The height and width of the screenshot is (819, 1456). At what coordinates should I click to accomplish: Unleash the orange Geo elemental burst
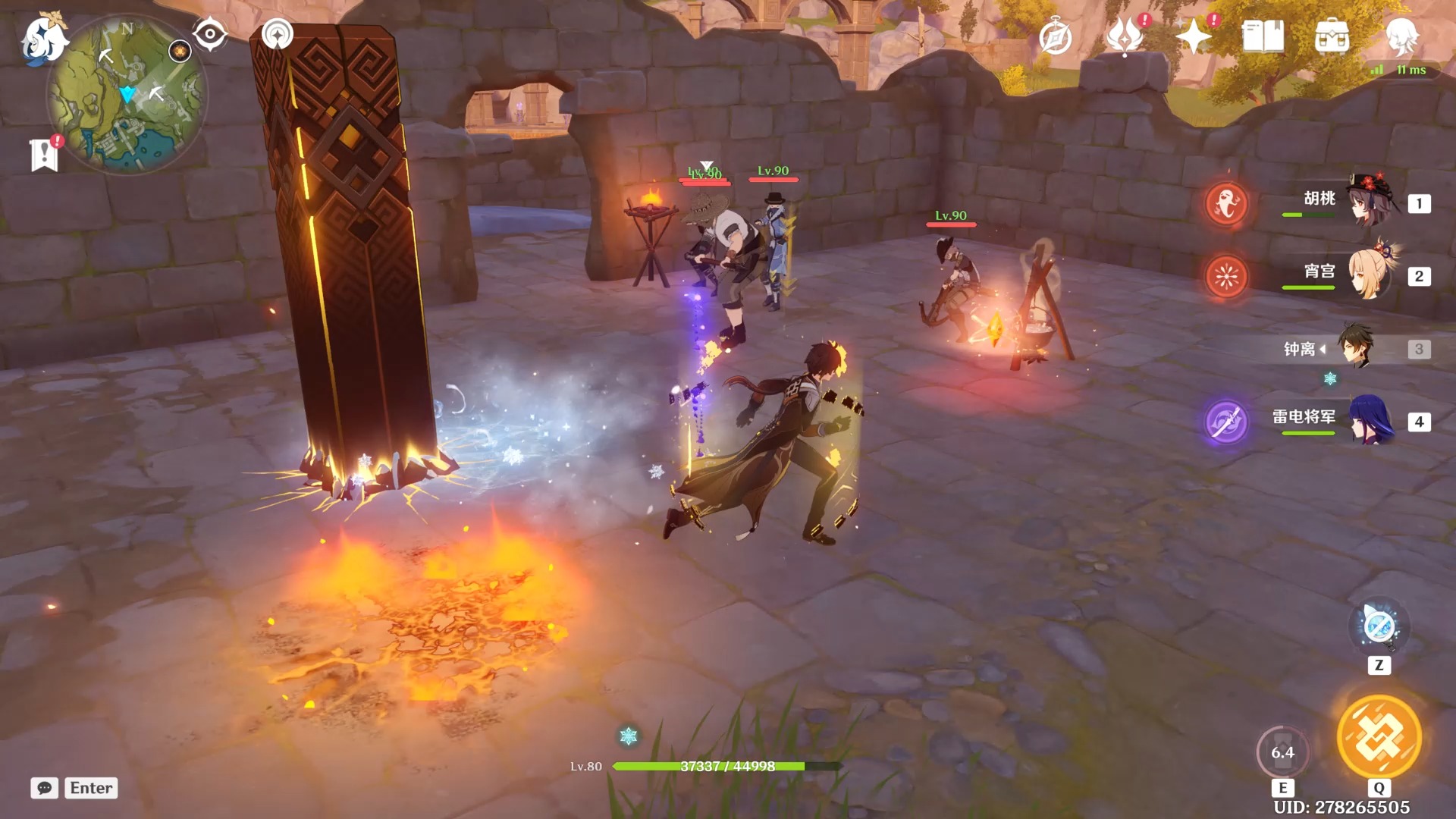(1379, 737)
